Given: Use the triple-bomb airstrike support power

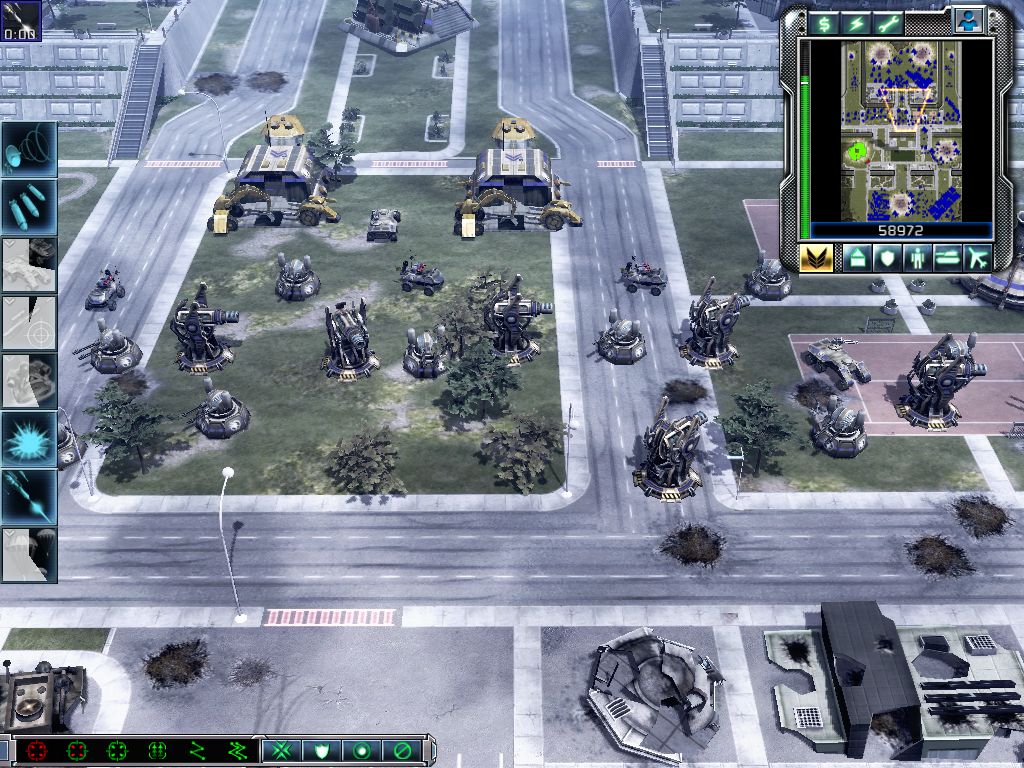Looking at the screenshot, I should coord(29,206).
